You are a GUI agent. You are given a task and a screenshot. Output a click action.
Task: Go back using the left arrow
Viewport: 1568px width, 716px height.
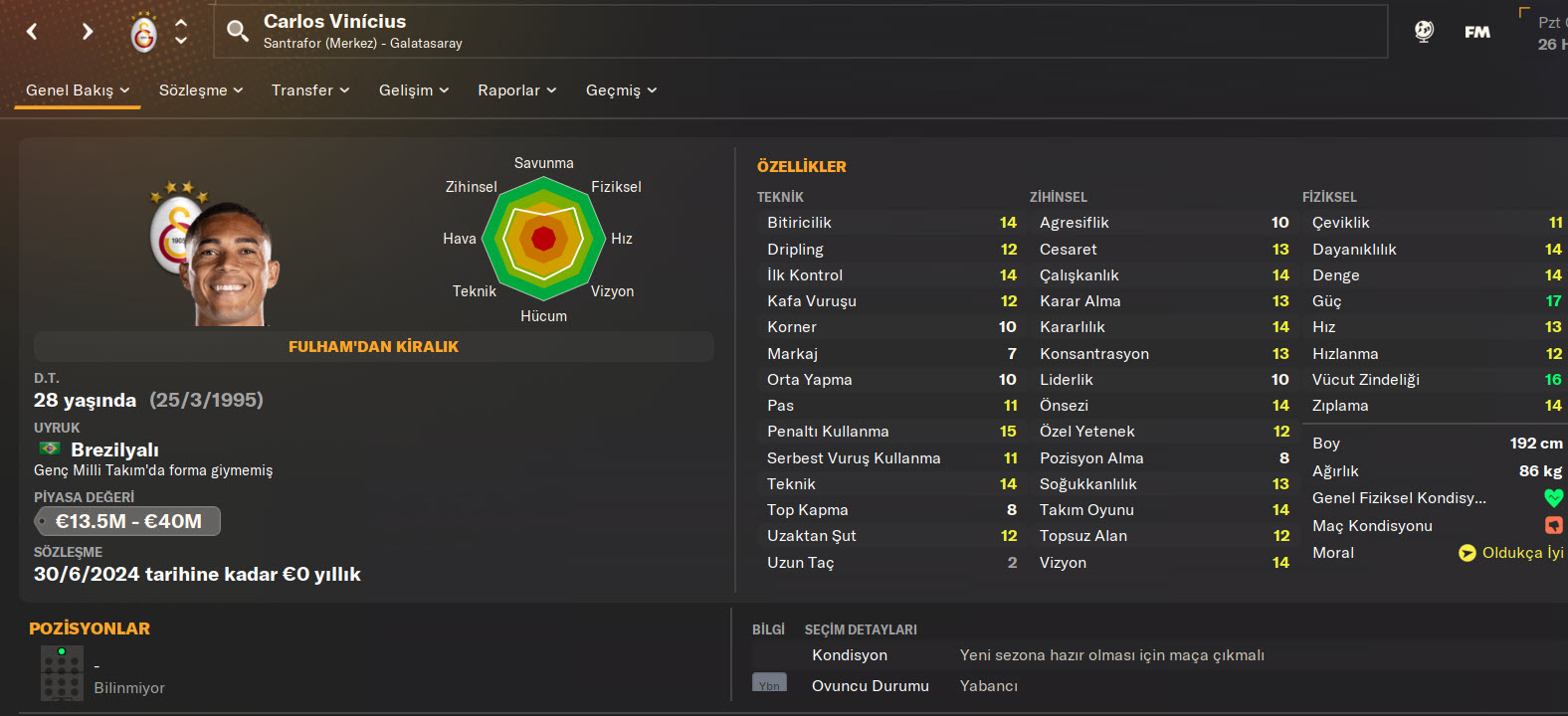click(x=32, y=32)
